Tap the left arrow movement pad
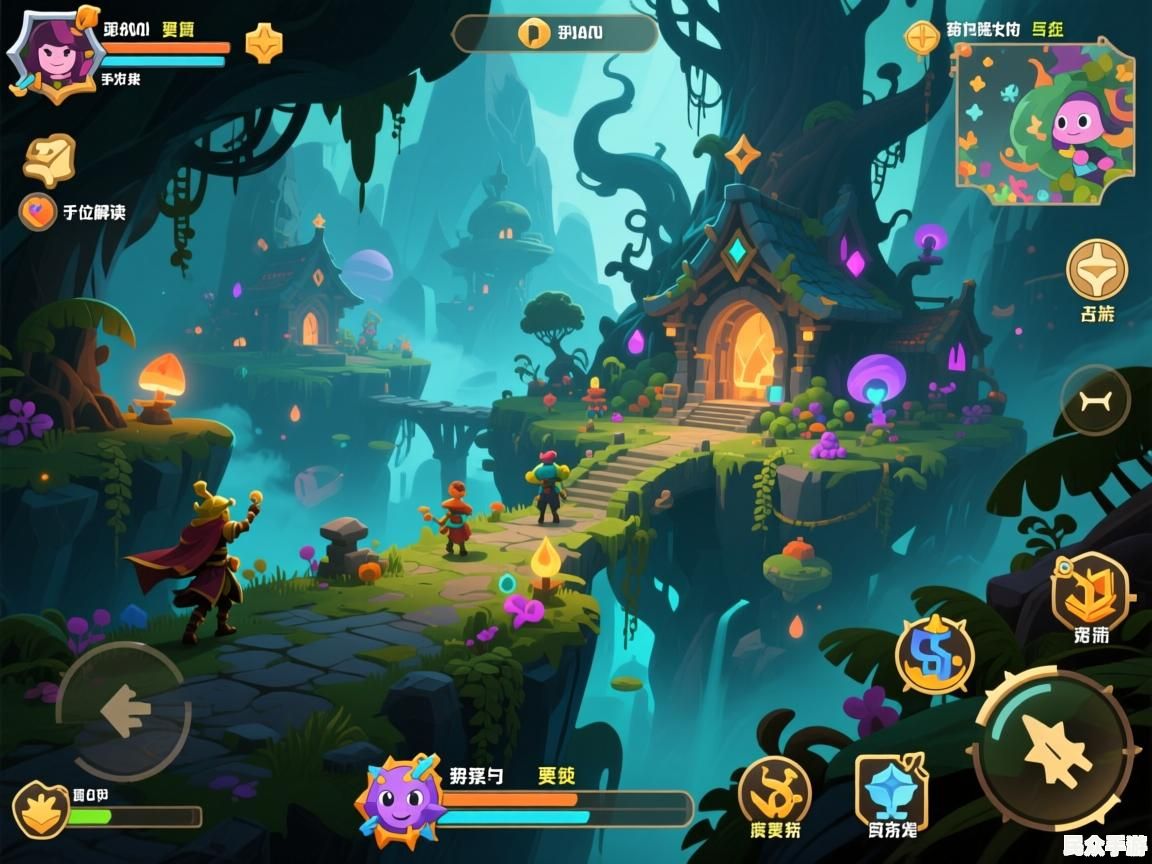 tap(124, 711)
